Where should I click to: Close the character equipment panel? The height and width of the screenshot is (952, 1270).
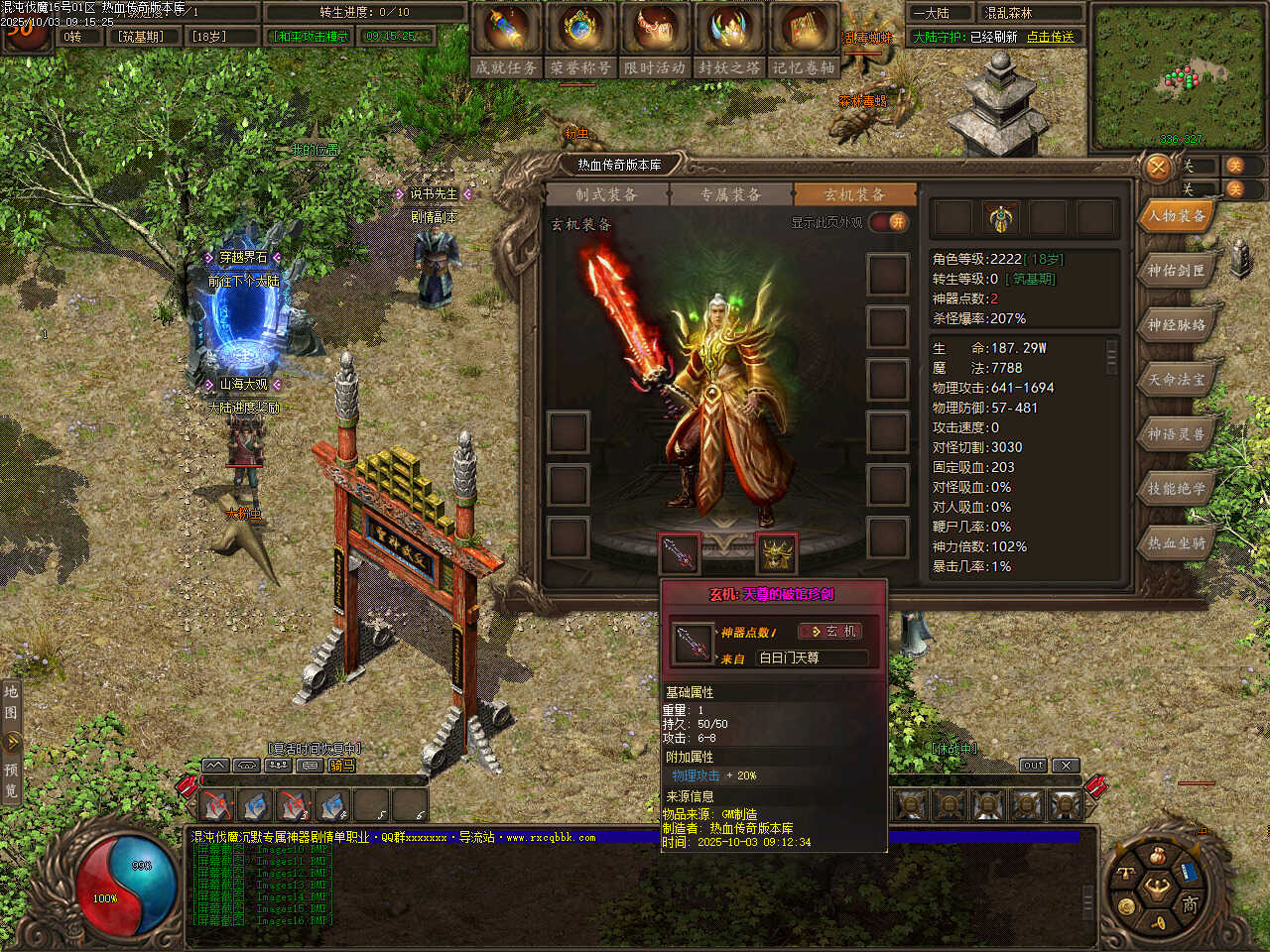click(x=1158, y=168)
